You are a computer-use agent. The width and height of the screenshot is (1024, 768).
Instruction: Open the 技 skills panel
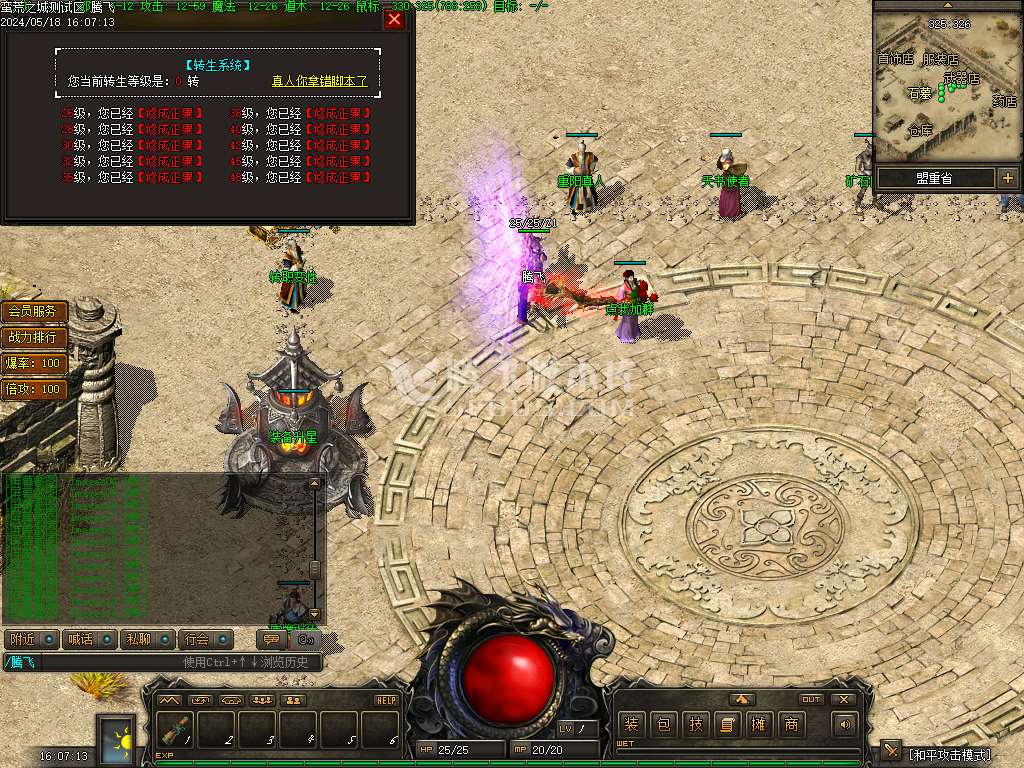(695, 724)
